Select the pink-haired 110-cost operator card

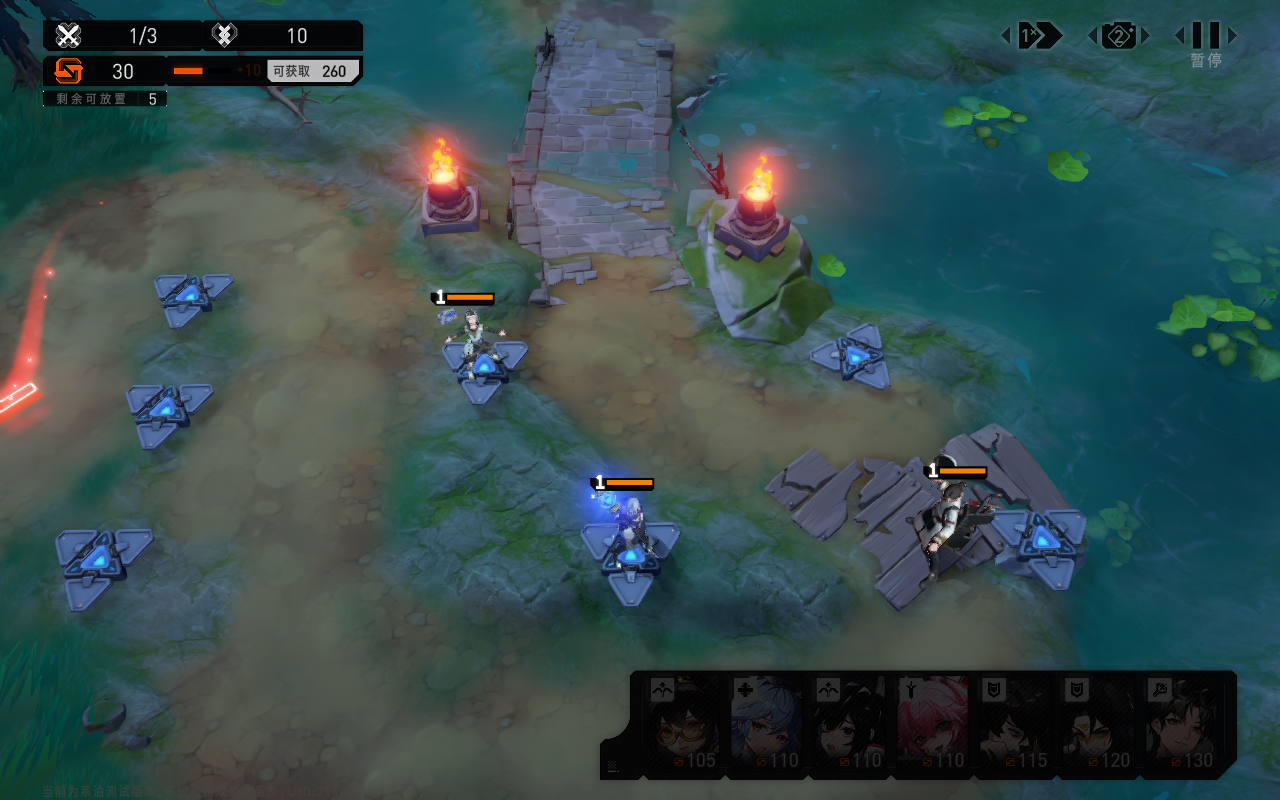click(x=933, y=724)
